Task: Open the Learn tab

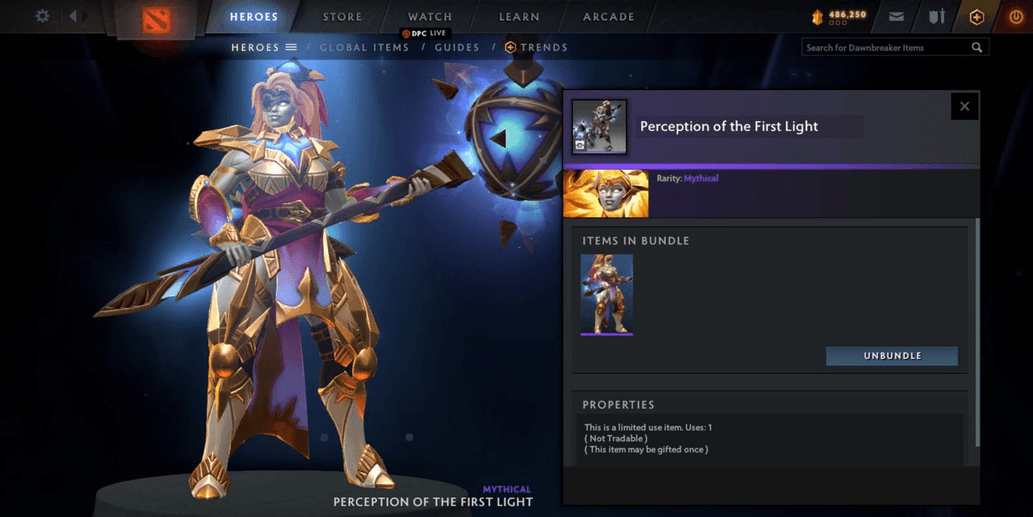Action: click(x=519, y=17)
